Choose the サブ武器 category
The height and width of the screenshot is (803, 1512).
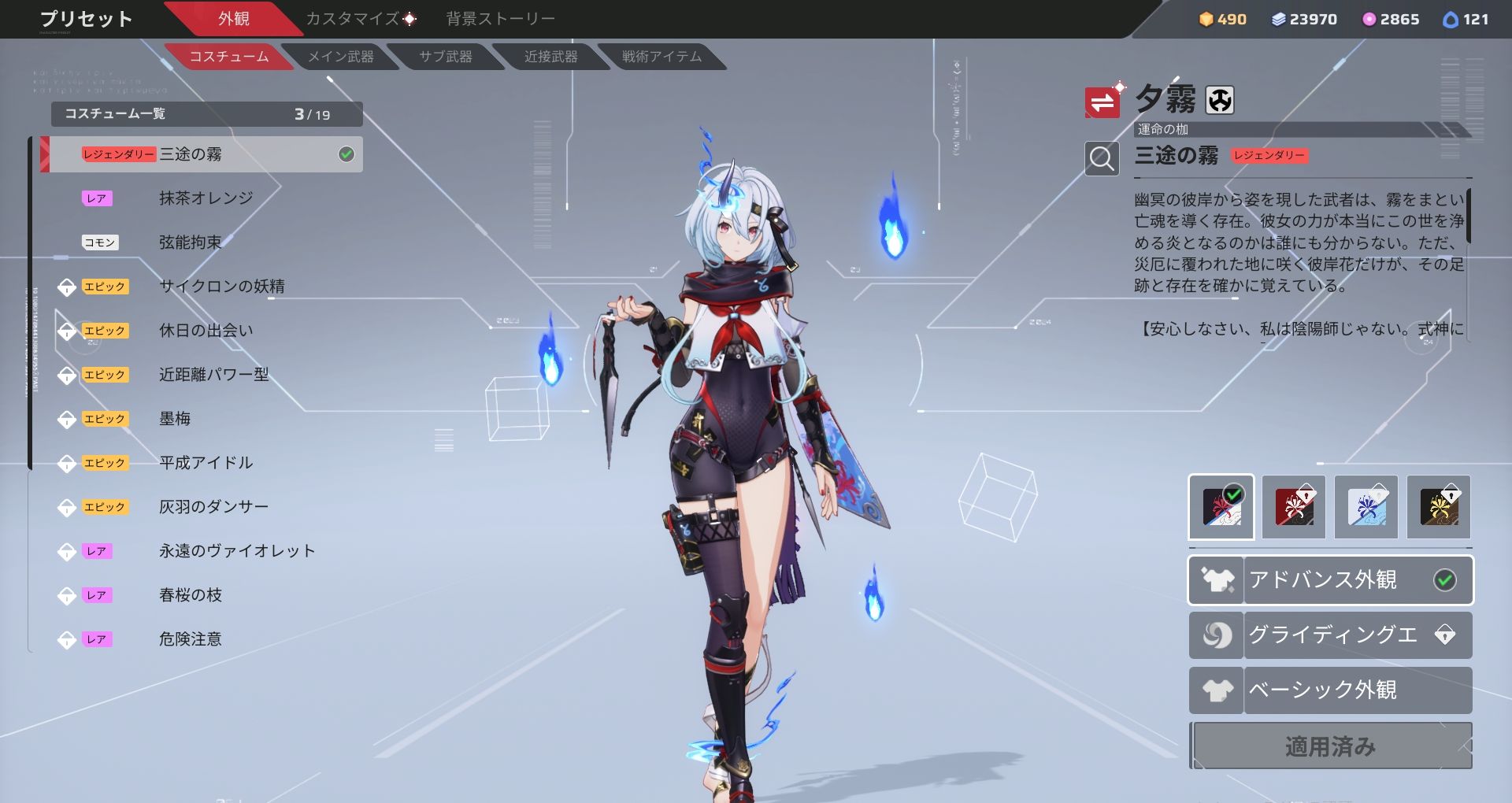click(446, 57)
